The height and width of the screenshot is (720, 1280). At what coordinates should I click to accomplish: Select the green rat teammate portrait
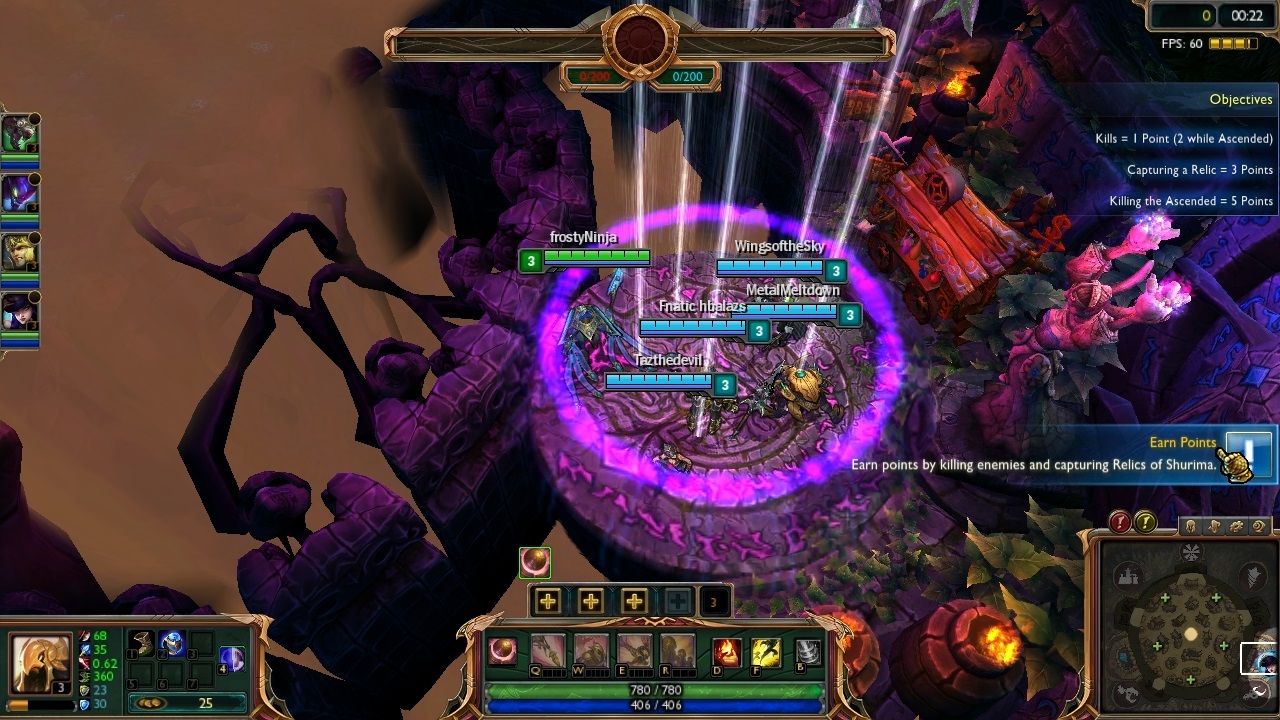(x=19, y=133)
